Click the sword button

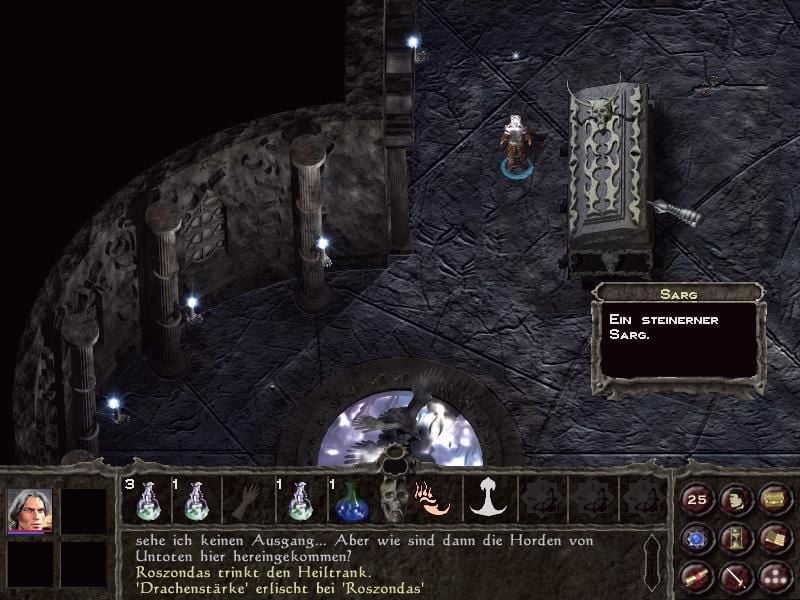click(736, 577)
